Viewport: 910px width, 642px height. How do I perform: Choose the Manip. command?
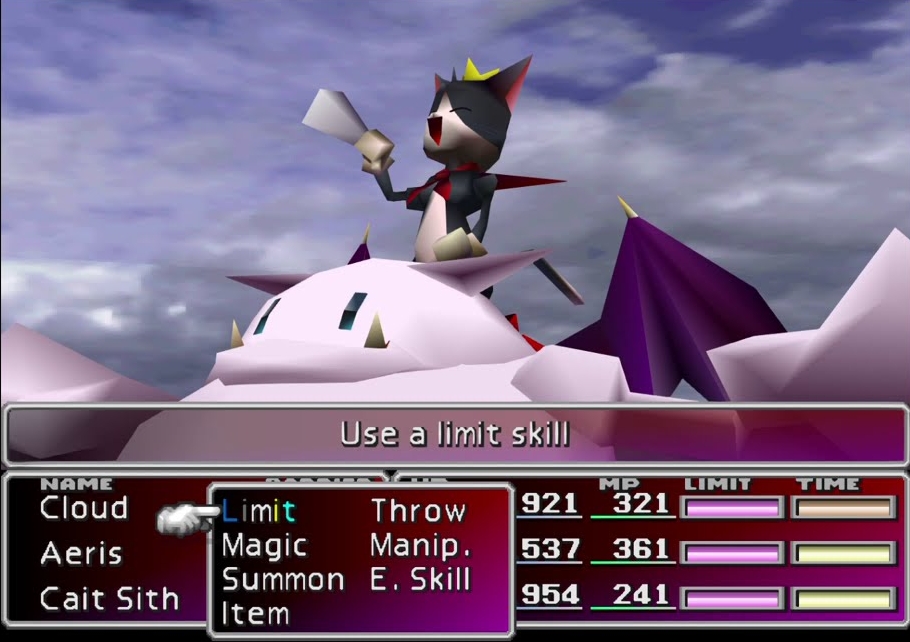pos(420,546)
